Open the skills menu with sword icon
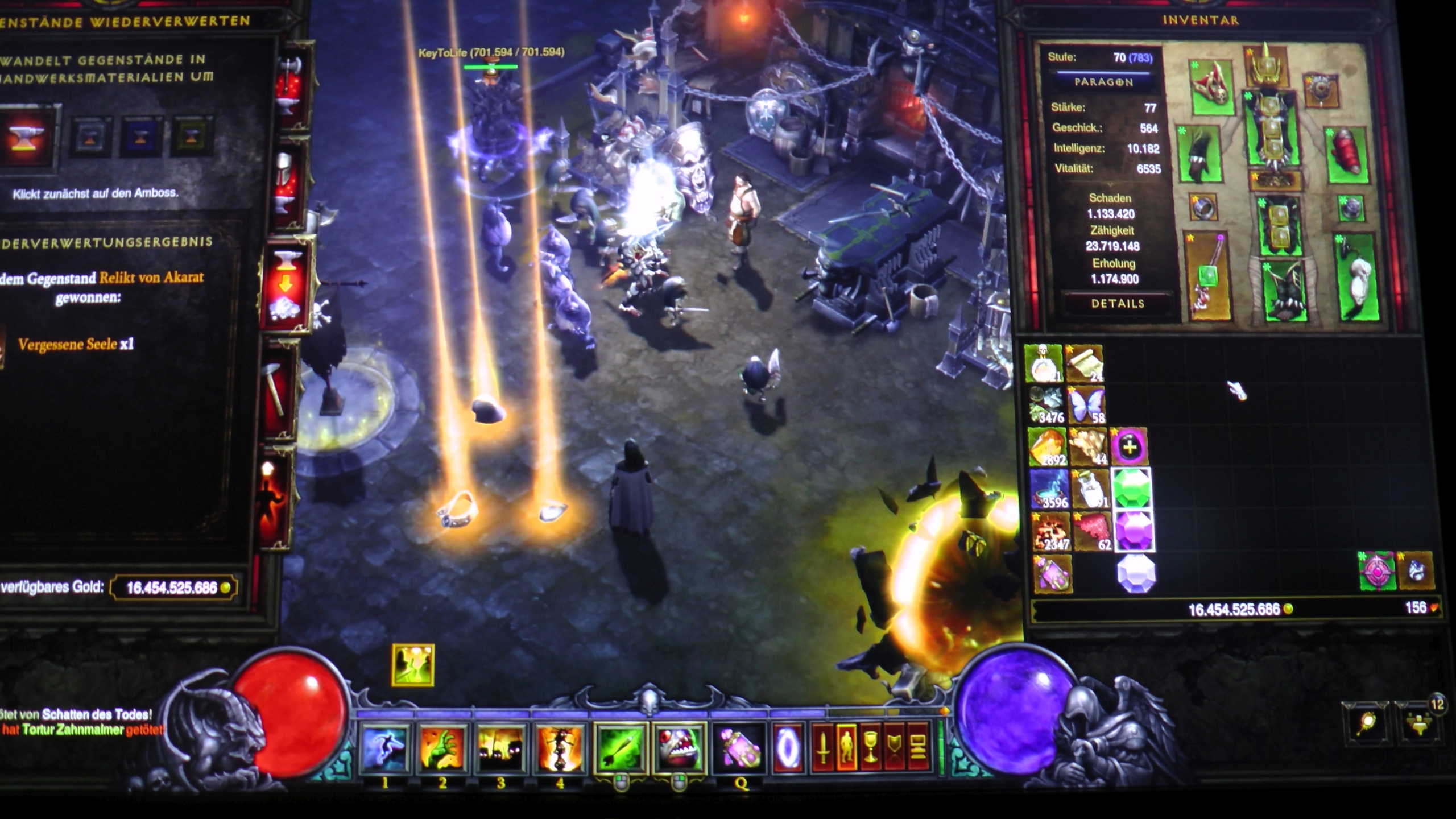The height and width of the screenshot is (819, 1456). [822, 747]
